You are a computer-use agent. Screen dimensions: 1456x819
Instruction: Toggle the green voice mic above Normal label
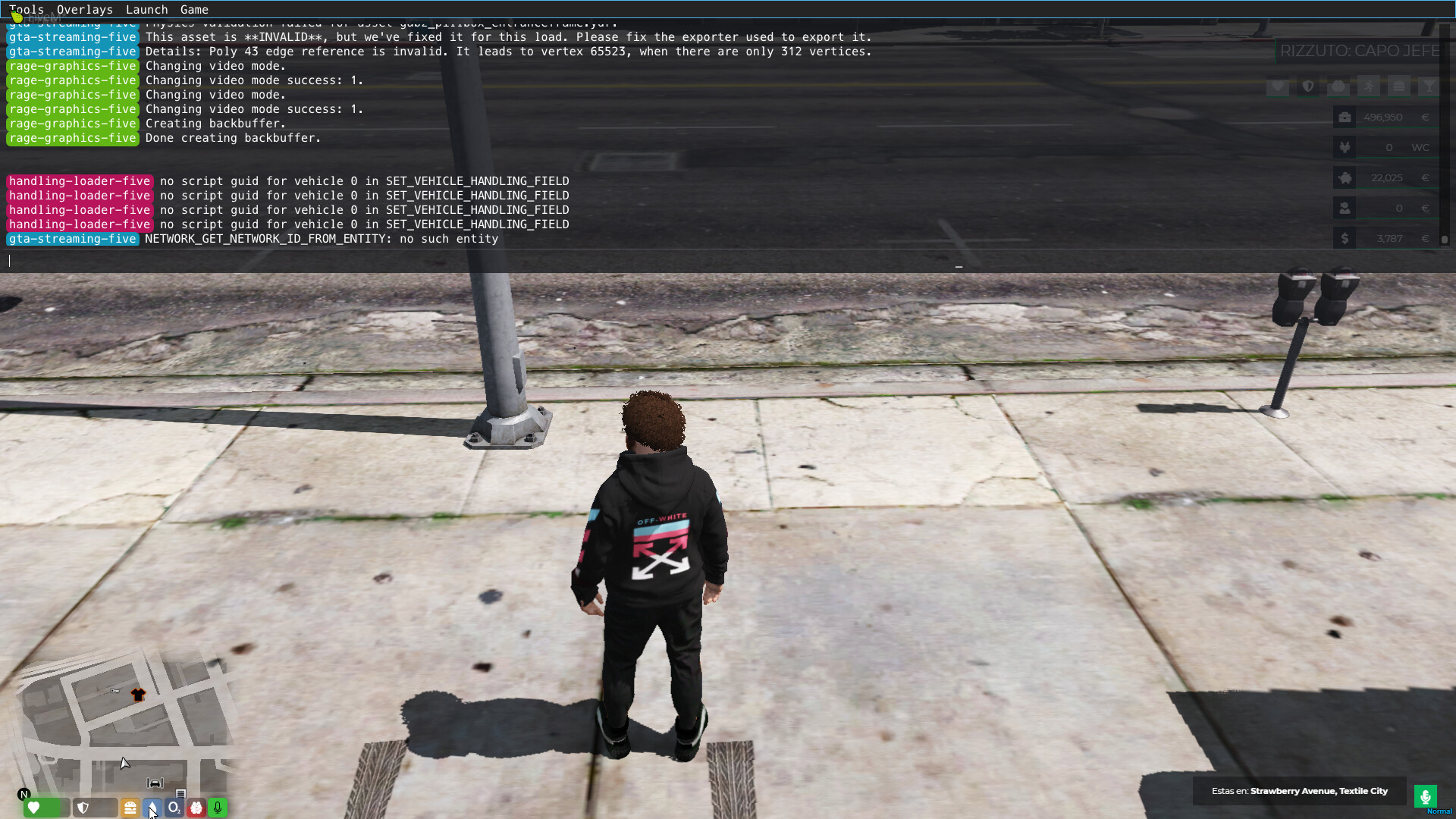click(x=1426, y=795)
